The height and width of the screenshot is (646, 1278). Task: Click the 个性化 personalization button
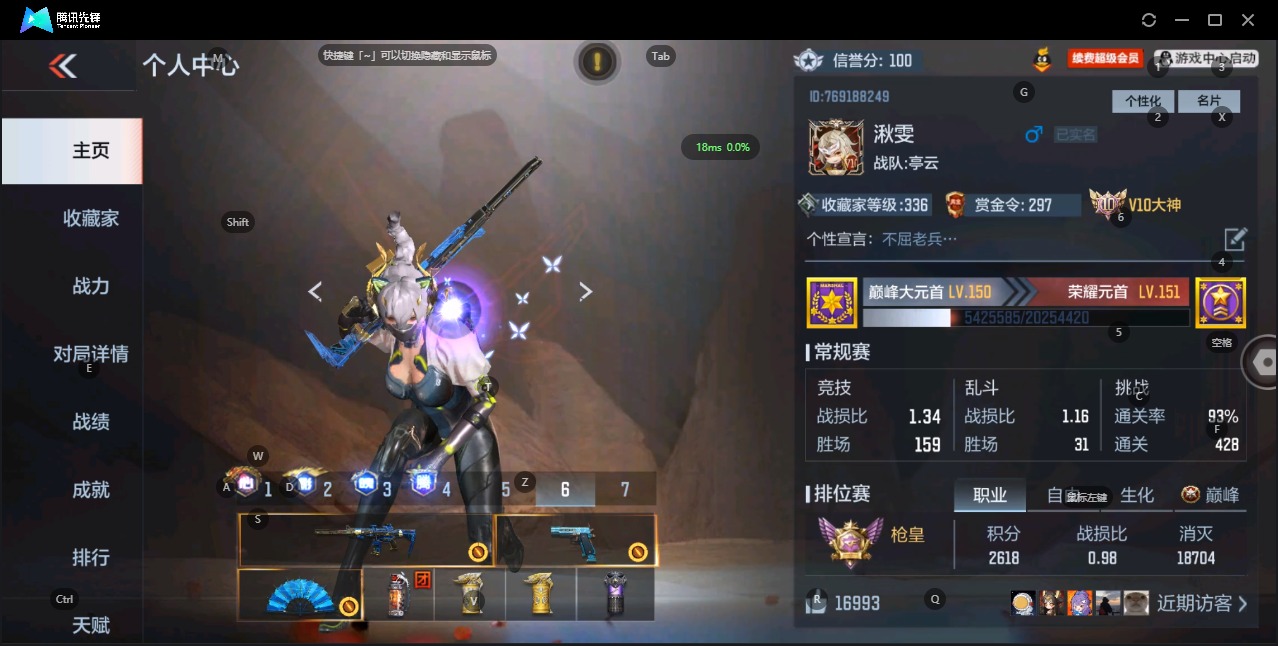1142,101
